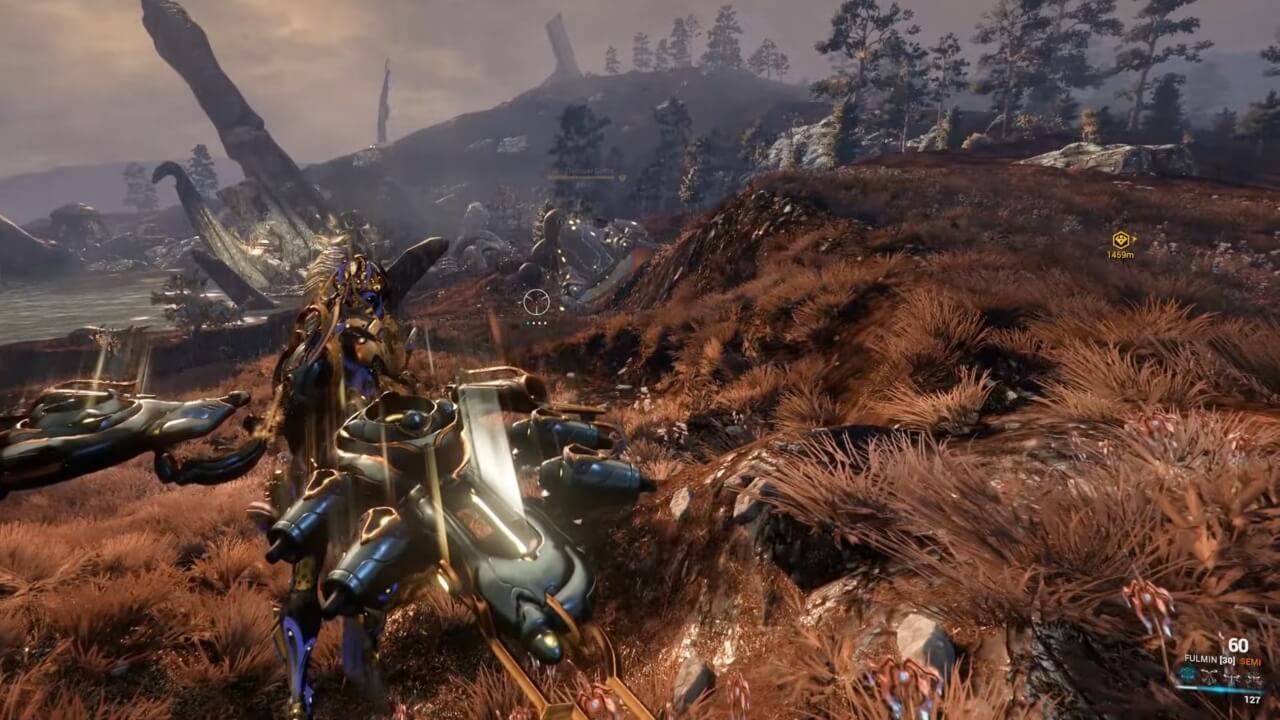Click the yellow waypoint diamond icon

1122,240
